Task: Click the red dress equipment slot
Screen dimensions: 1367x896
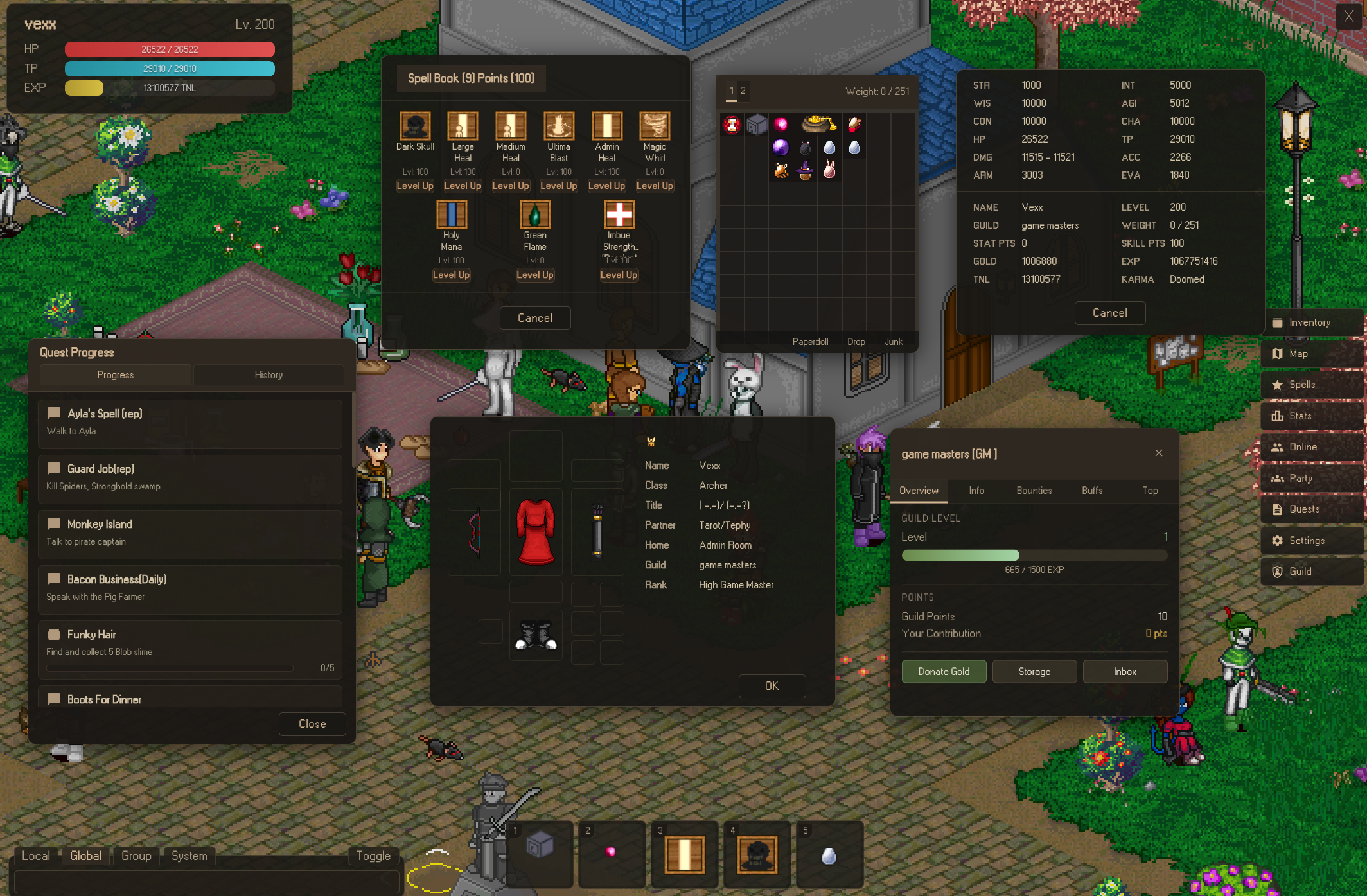Action: coord(536,532)
